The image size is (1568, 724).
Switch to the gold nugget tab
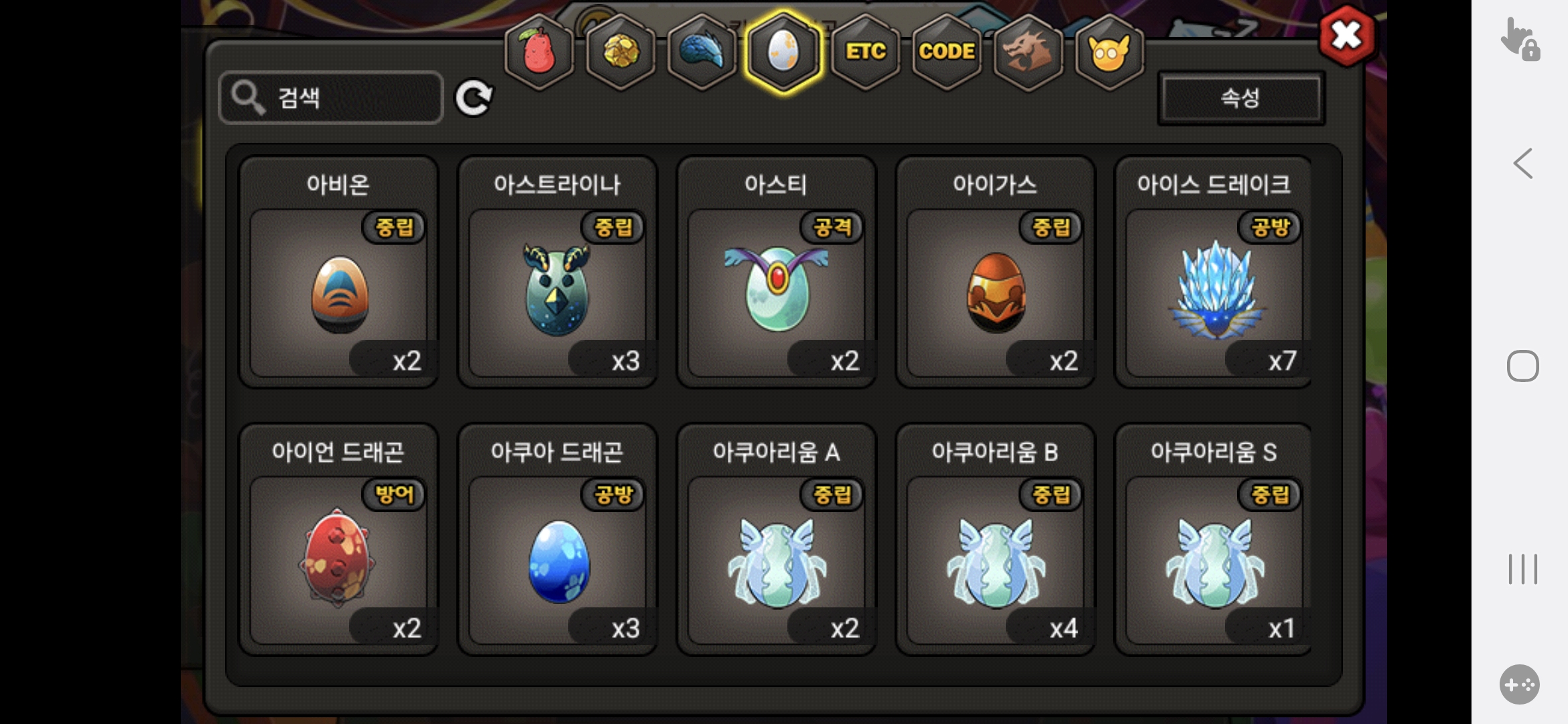pyautogui.click(x=621, y=52)
